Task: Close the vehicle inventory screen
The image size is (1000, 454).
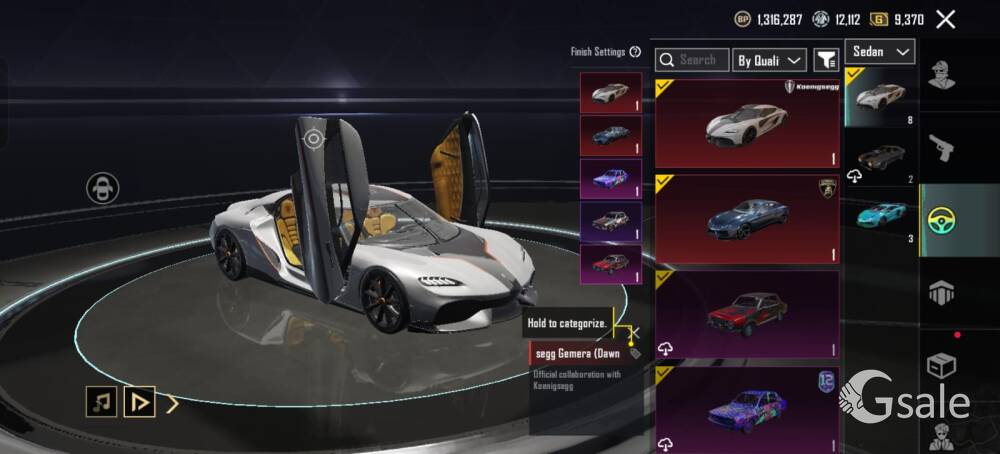Action: pyautogui.click(x=945, y=19)
